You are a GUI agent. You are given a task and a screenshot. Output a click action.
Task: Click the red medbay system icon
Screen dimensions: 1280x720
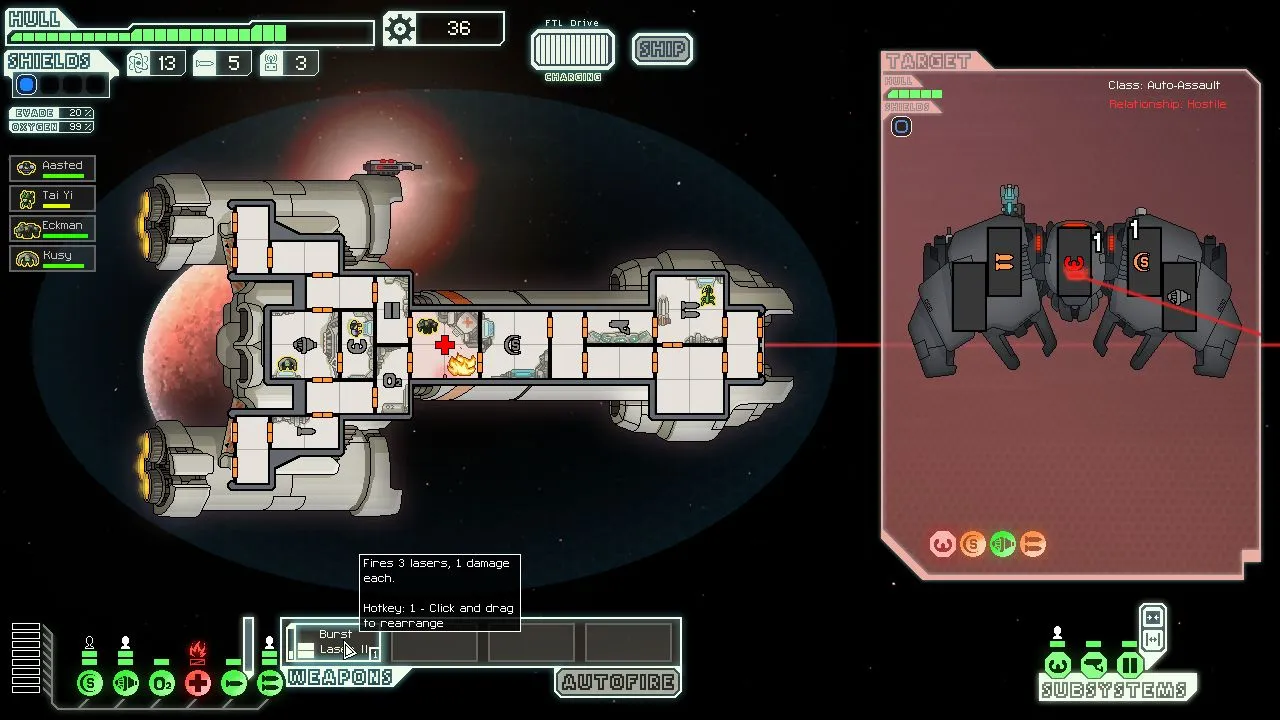[x=198, y=684]
